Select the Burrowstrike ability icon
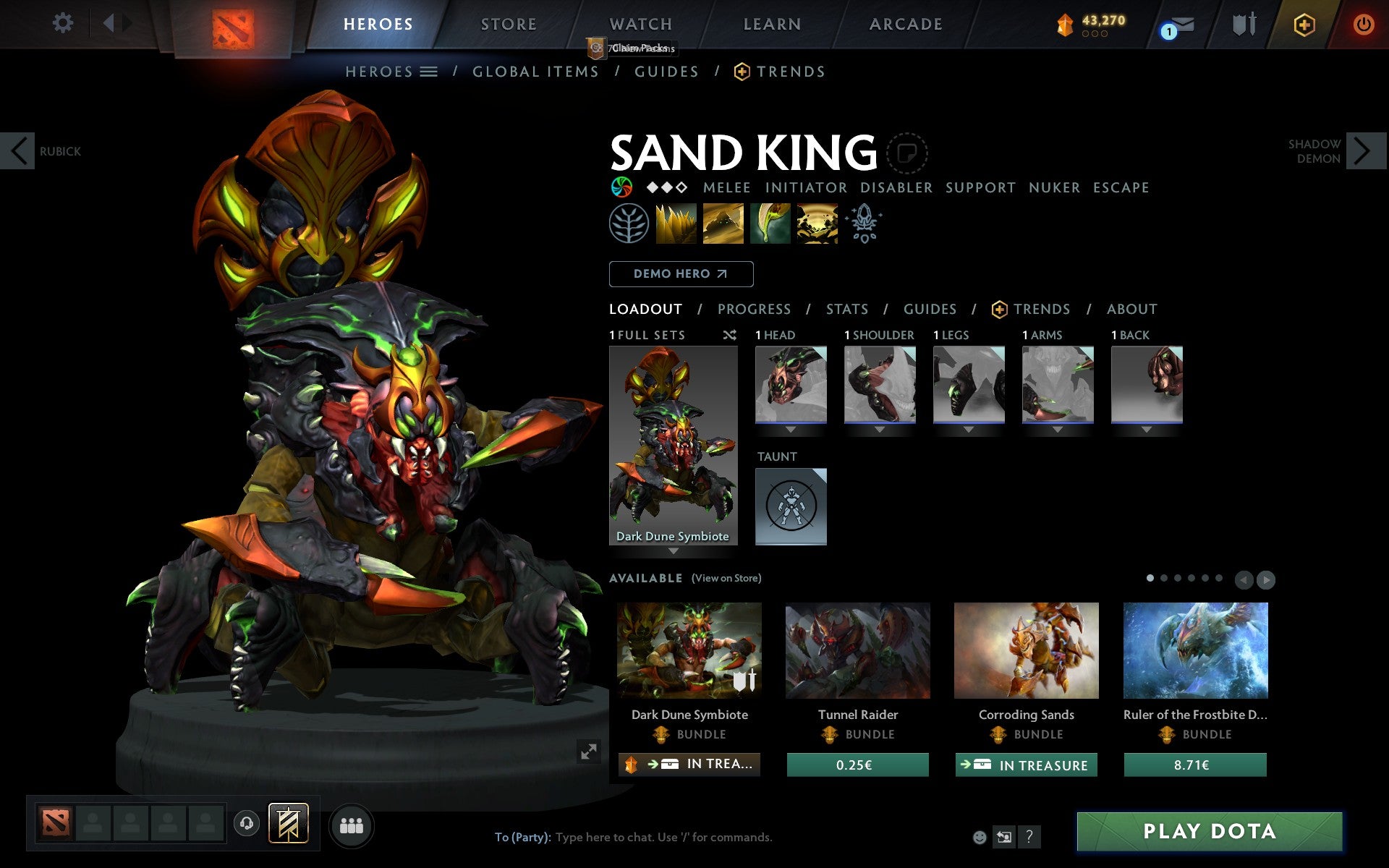The image size is (1389, 868). [676, 224]
